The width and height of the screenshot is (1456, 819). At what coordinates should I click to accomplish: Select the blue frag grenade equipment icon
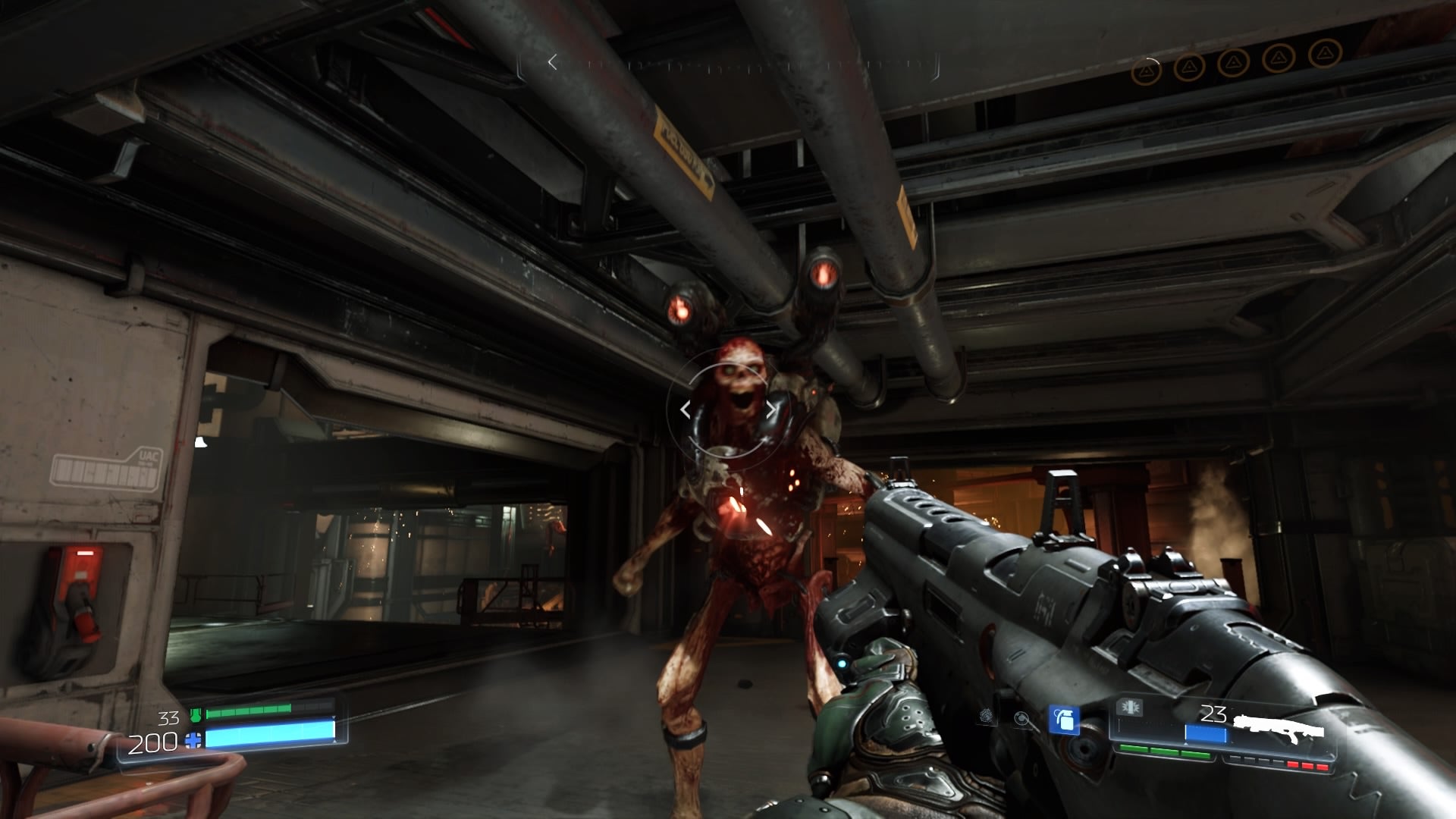(x=1064, y=719)
